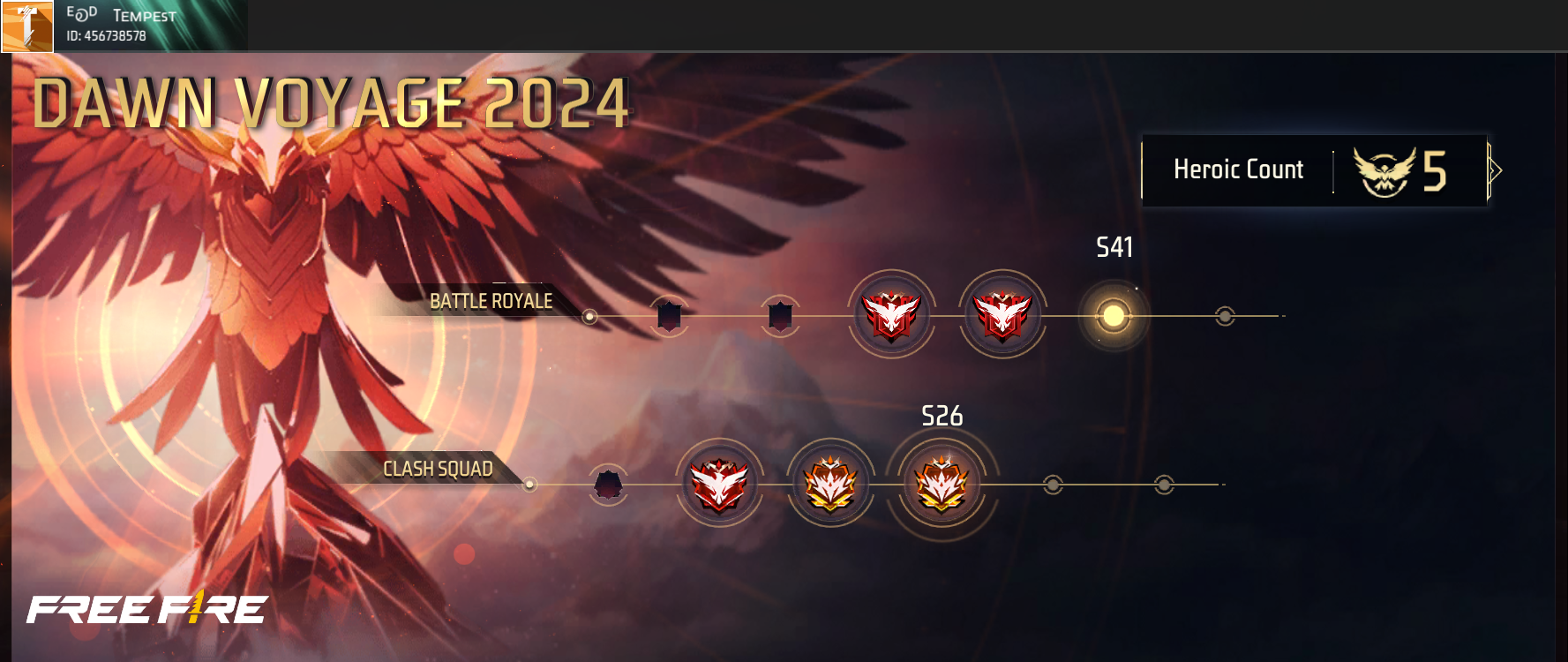The image size is (1568, 662).
Task: Choose the red Heroic badge in Clash Squad
Action: (x=719, y=485)
